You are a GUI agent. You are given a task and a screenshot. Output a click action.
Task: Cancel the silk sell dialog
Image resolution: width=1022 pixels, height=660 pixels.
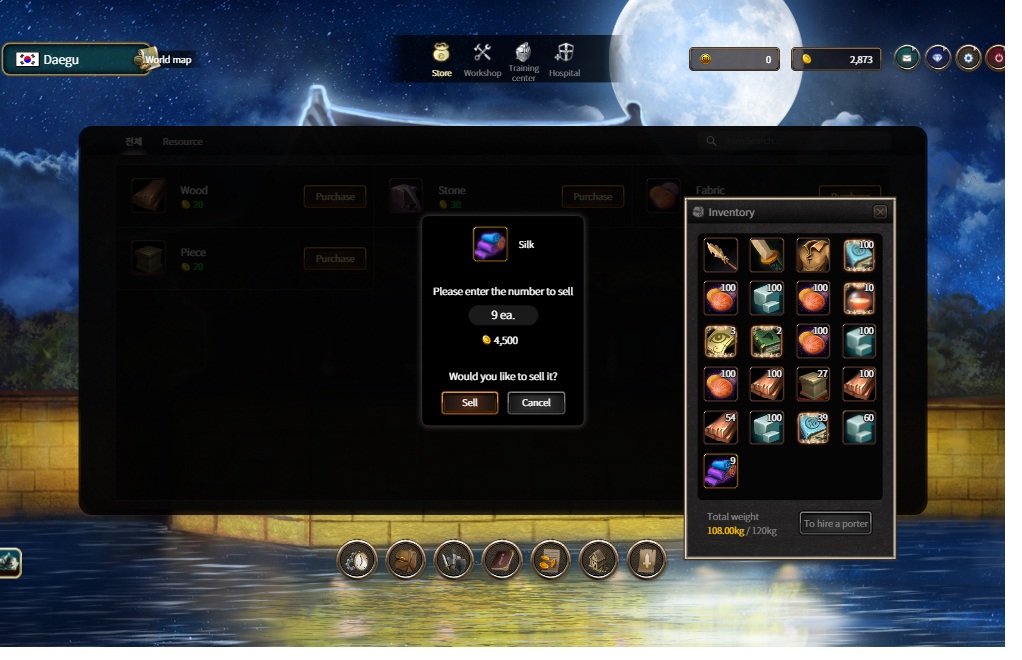coord(536,403)
